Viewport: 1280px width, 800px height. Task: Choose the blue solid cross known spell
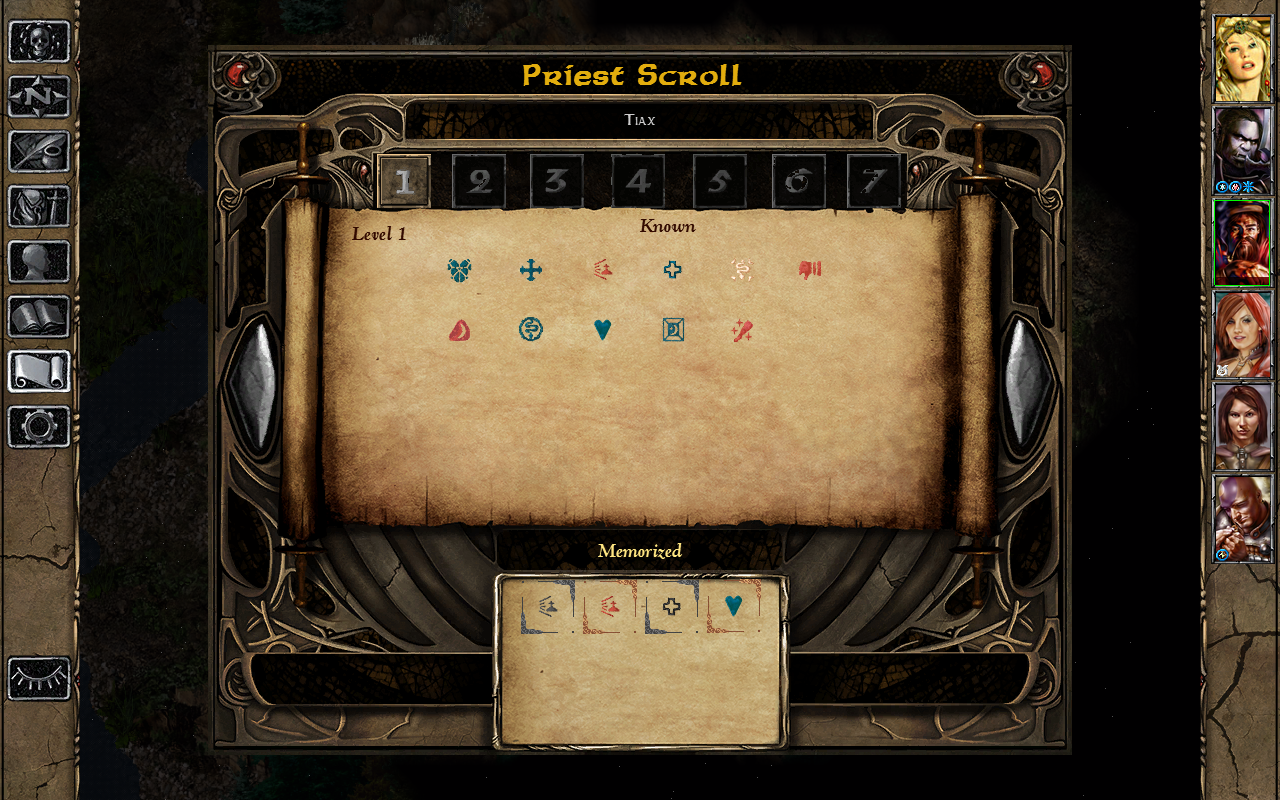tap(531, 269)
